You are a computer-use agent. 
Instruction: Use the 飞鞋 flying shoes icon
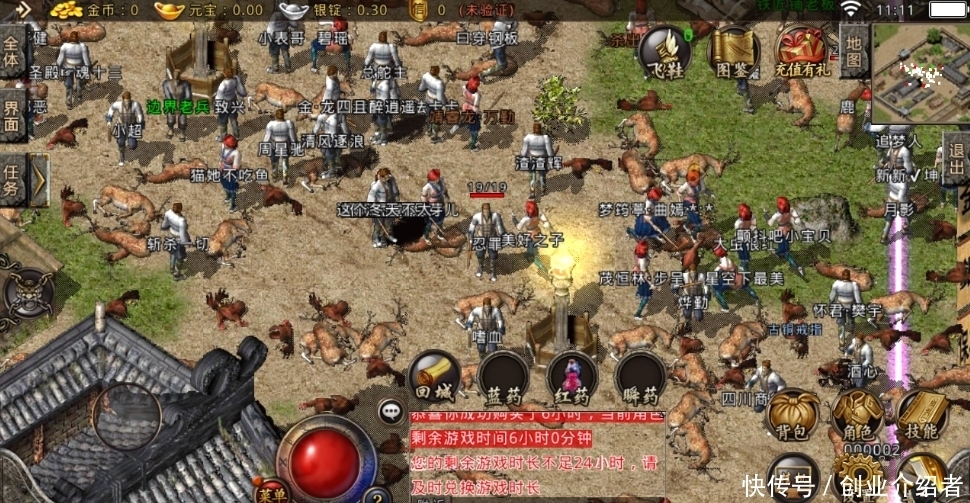click(664, 52)
